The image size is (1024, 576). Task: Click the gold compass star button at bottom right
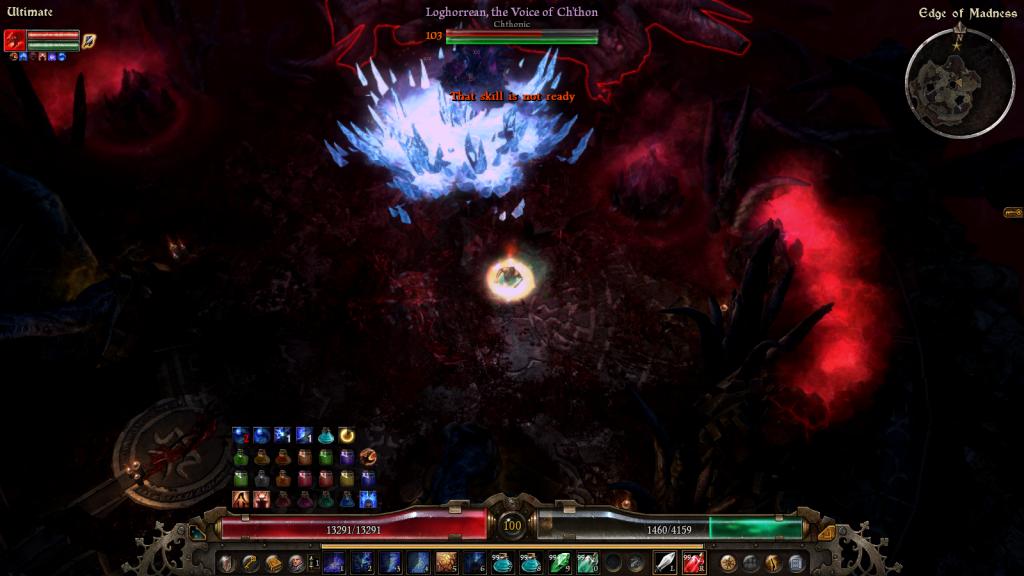pos(728,563)
